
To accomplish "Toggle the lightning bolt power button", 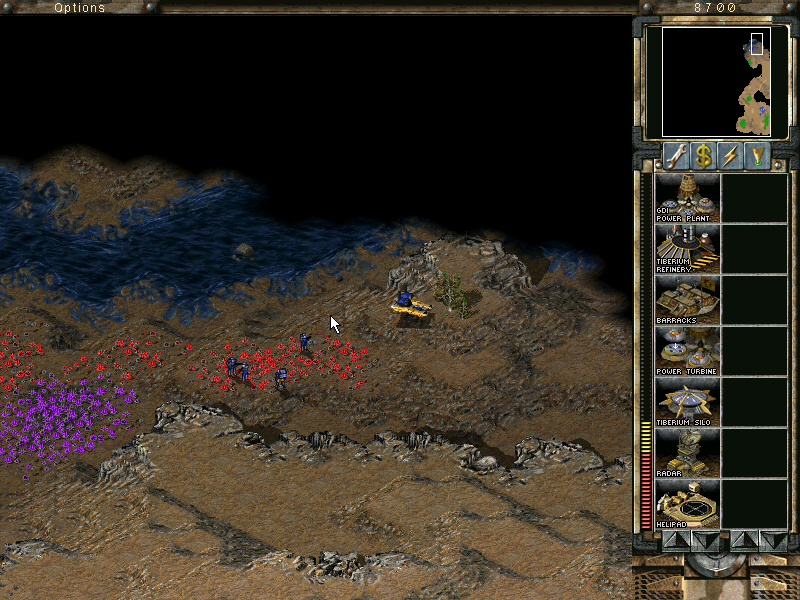I will pyautogui.click(x=732, y=156).
